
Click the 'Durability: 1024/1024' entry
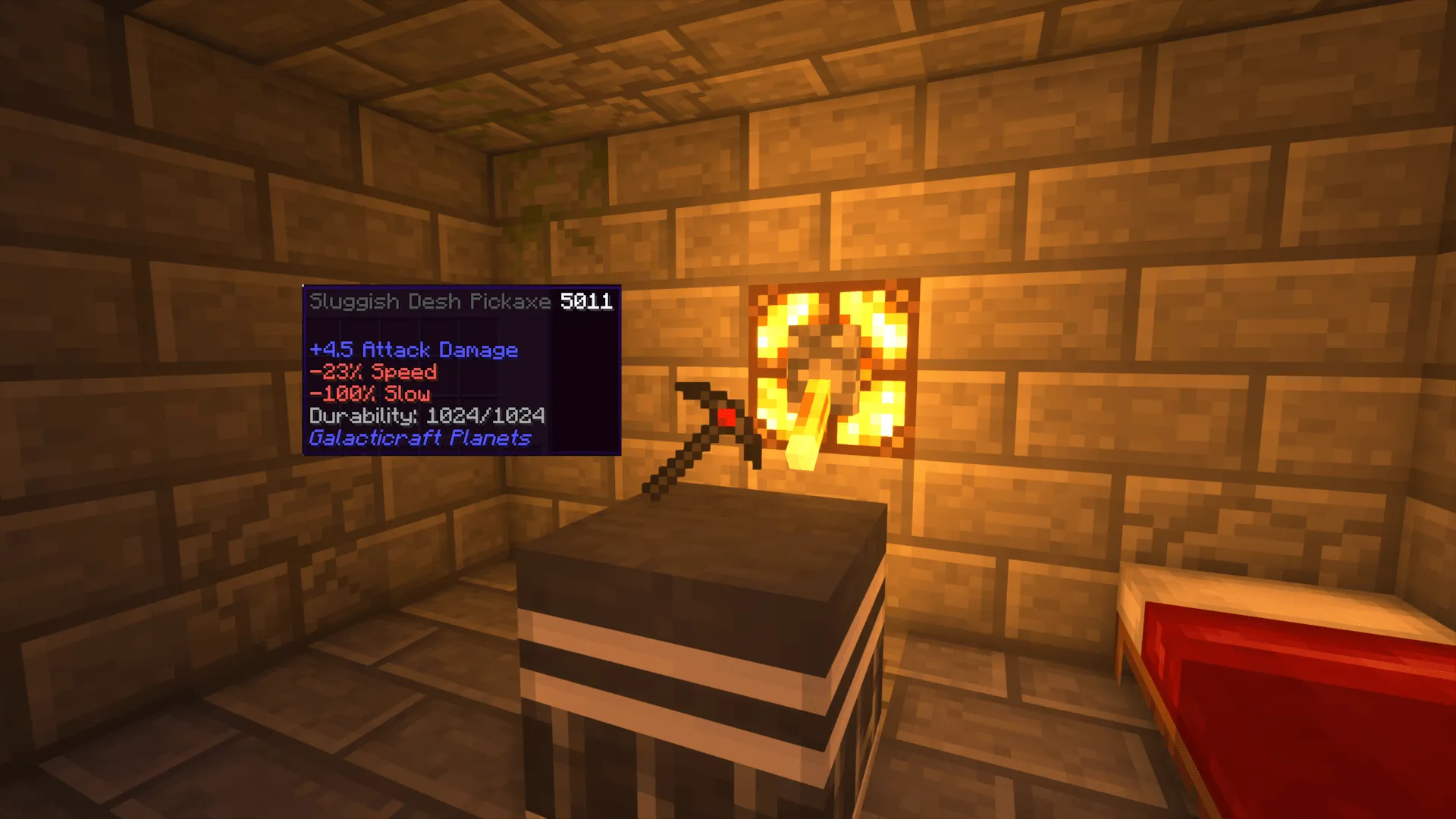point(427,416)
